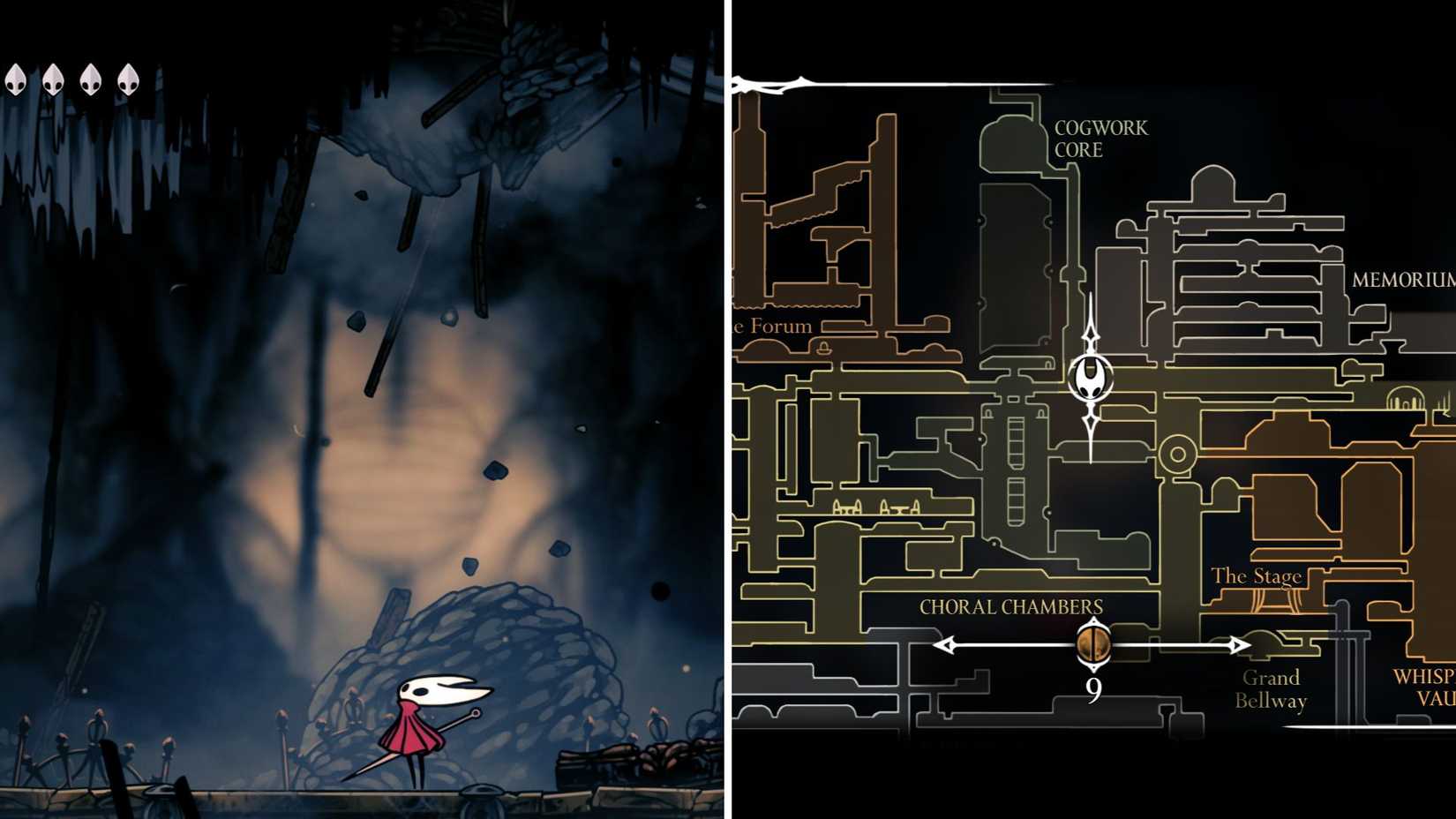Click the left anvil icon in Choral Chambers
1456x819 pixels.
click(x=847, y=510)
